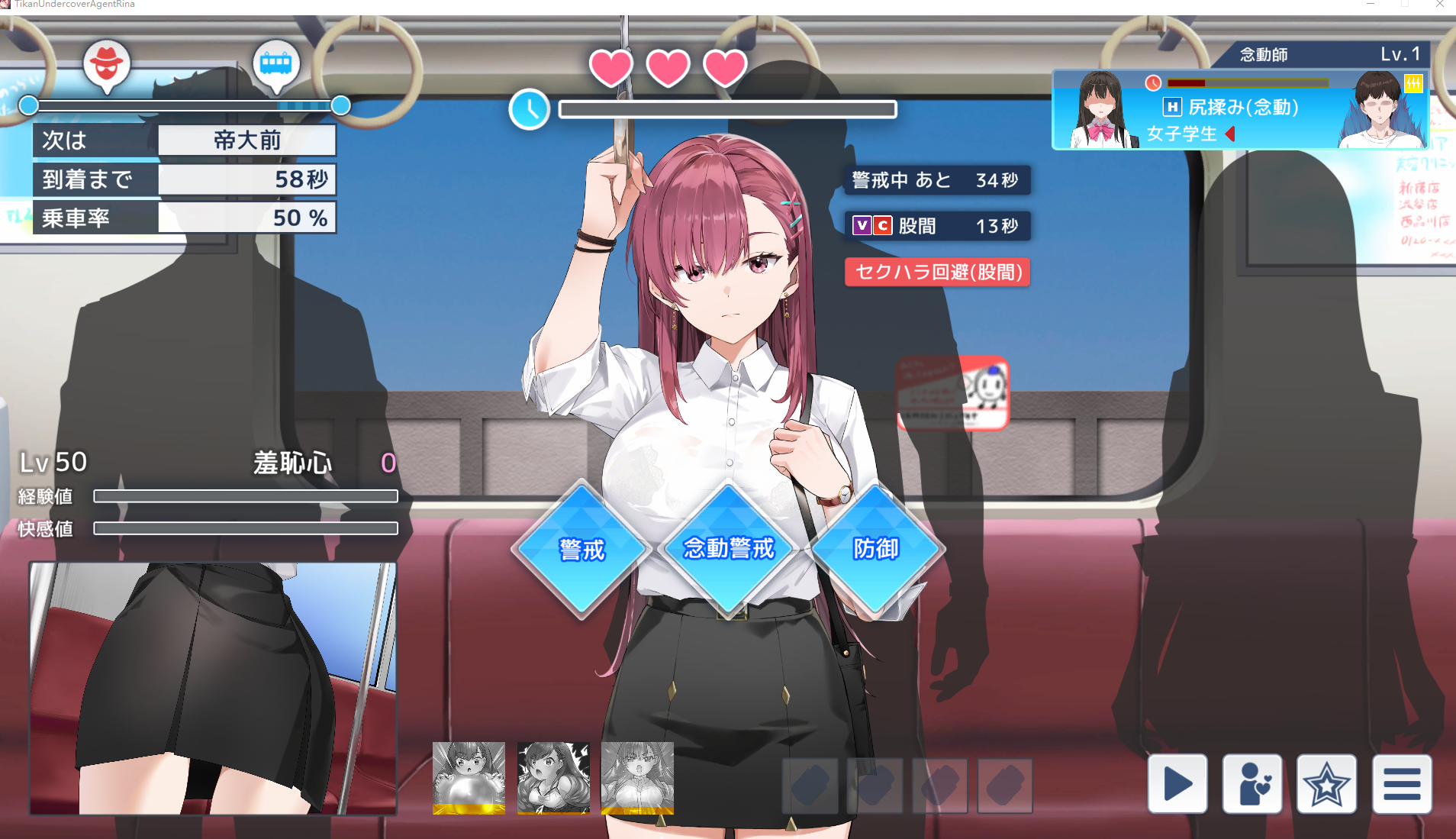Select the first grayscale skill card thumbnail
The height and width of the screenshot is (839, 1456).
pos(468,777)
